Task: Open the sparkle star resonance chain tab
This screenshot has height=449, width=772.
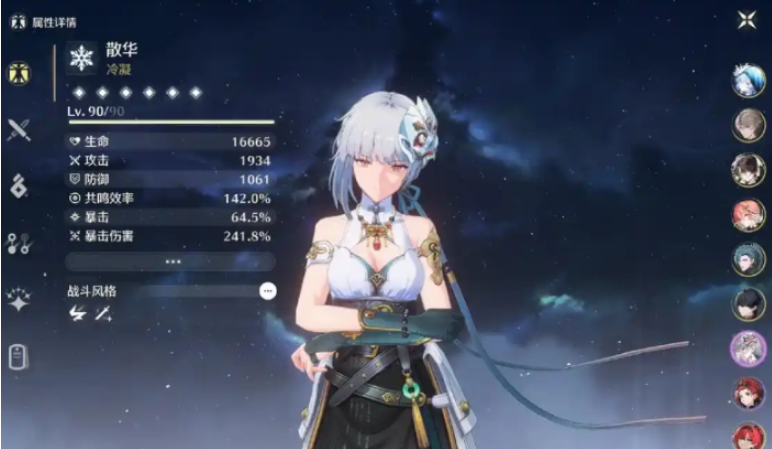Action: (x=18, y=300)
